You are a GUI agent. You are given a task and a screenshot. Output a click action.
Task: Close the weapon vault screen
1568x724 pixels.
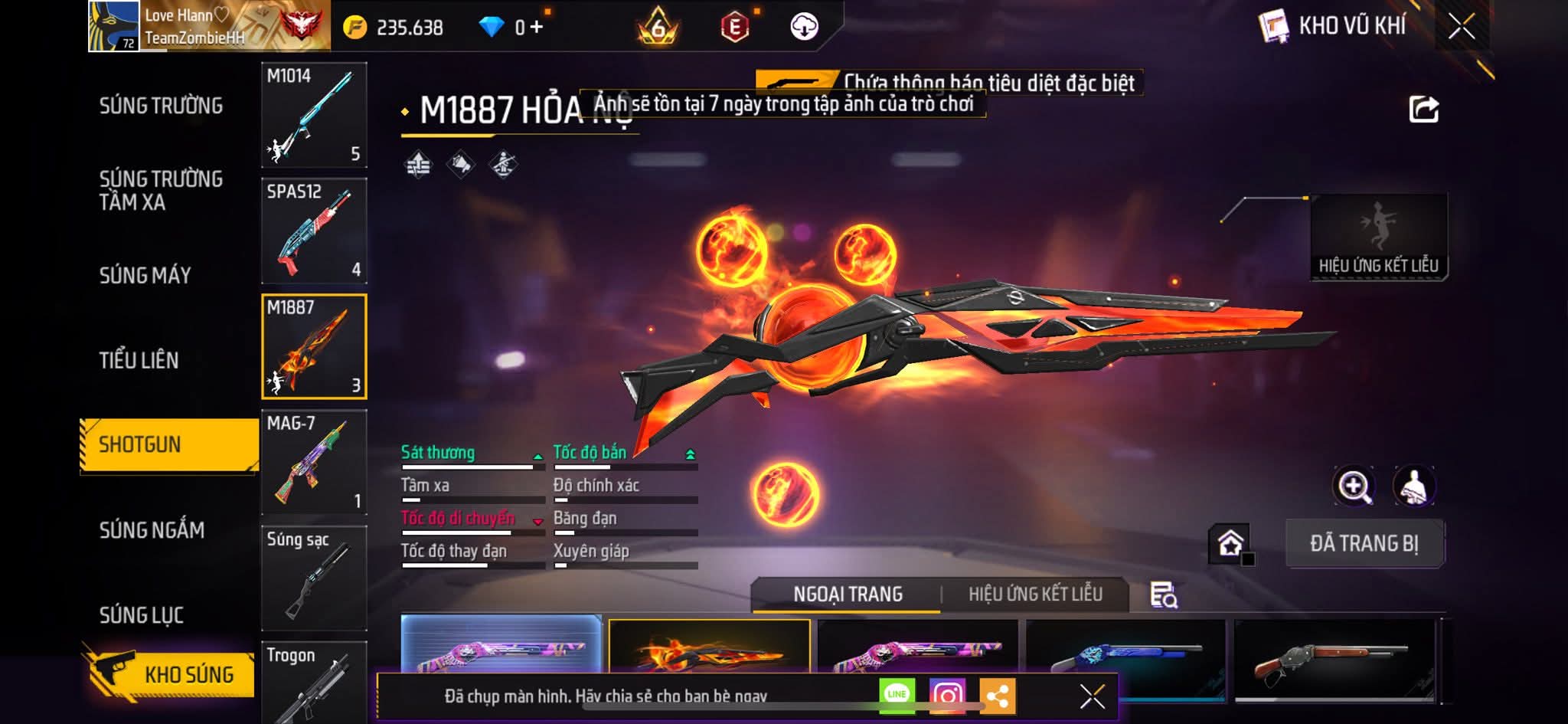point(1461,27)
